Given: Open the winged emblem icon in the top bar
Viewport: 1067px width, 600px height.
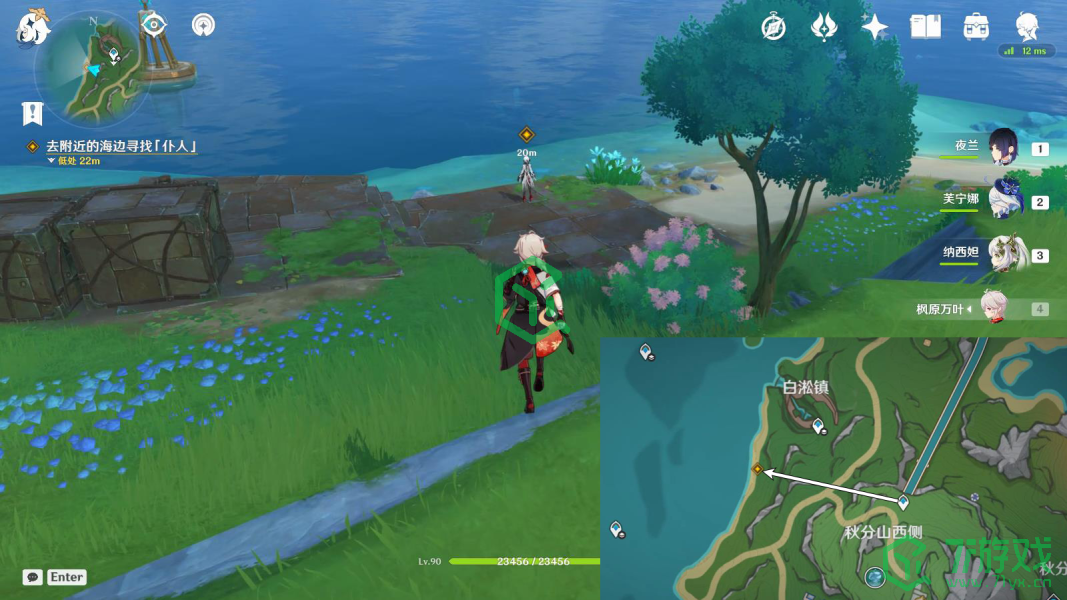Looking at the screenshot, I should 824,27.
